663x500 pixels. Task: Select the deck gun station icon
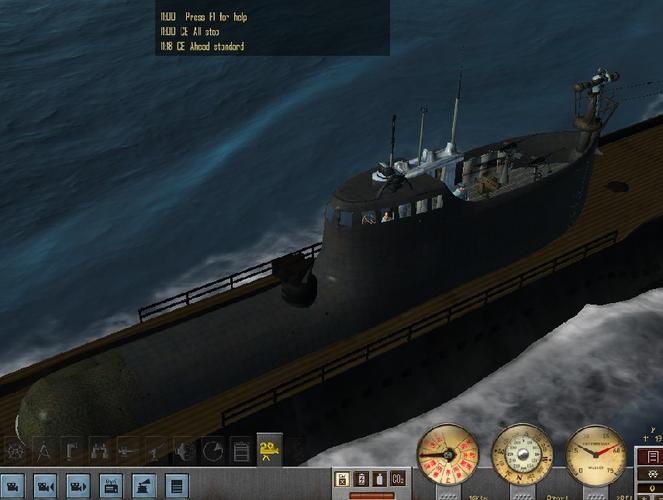pyautogui.click(x=127, y=451)
